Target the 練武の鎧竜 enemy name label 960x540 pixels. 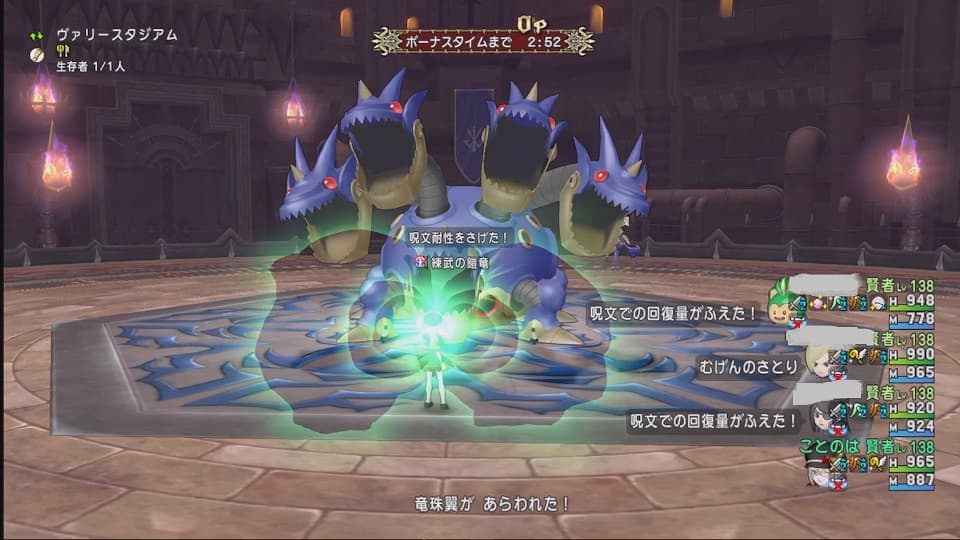[461, 261]
